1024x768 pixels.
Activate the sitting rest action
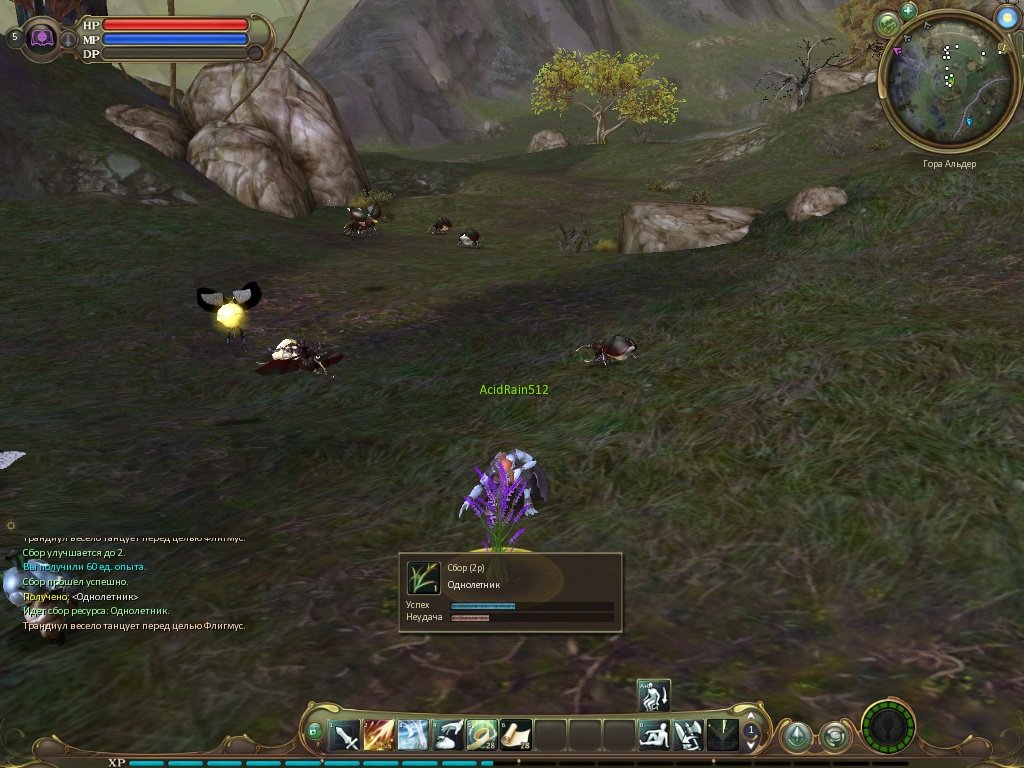tap(654, 736)
